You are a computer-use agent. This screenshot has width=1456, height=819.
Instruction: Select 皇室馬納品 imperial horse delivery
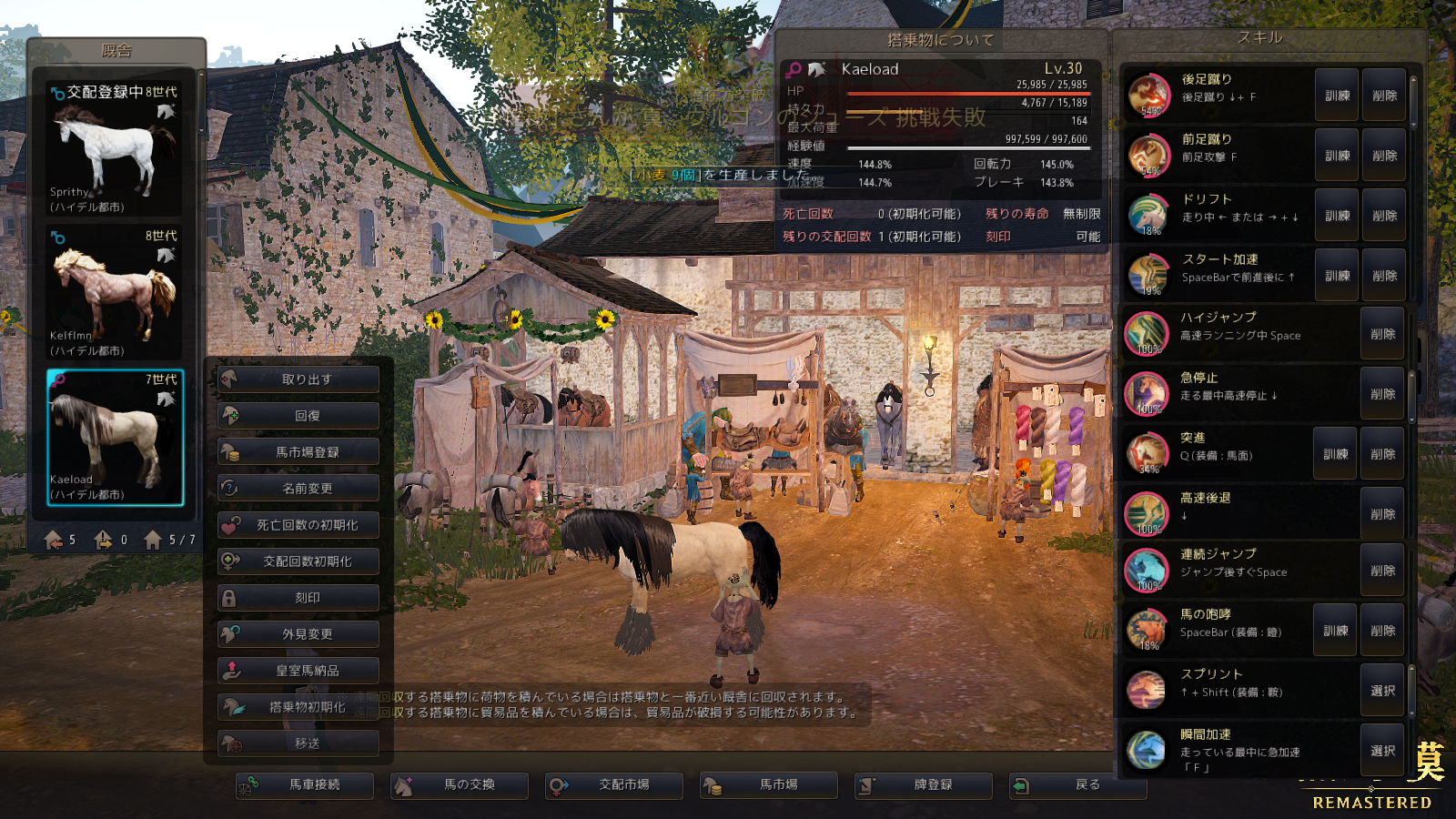[x=298, y=671]
